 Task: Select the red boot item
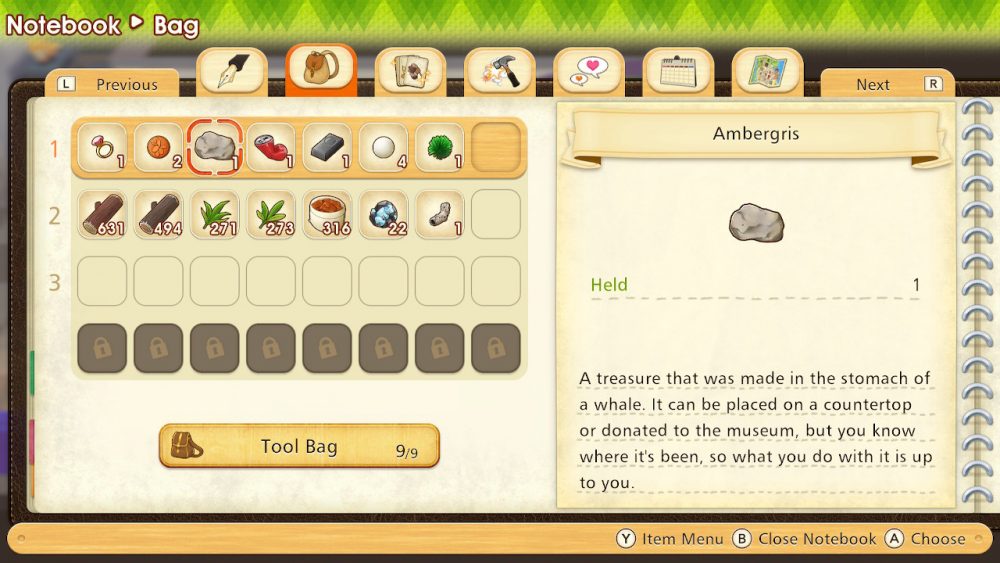[x=270, y=148]
